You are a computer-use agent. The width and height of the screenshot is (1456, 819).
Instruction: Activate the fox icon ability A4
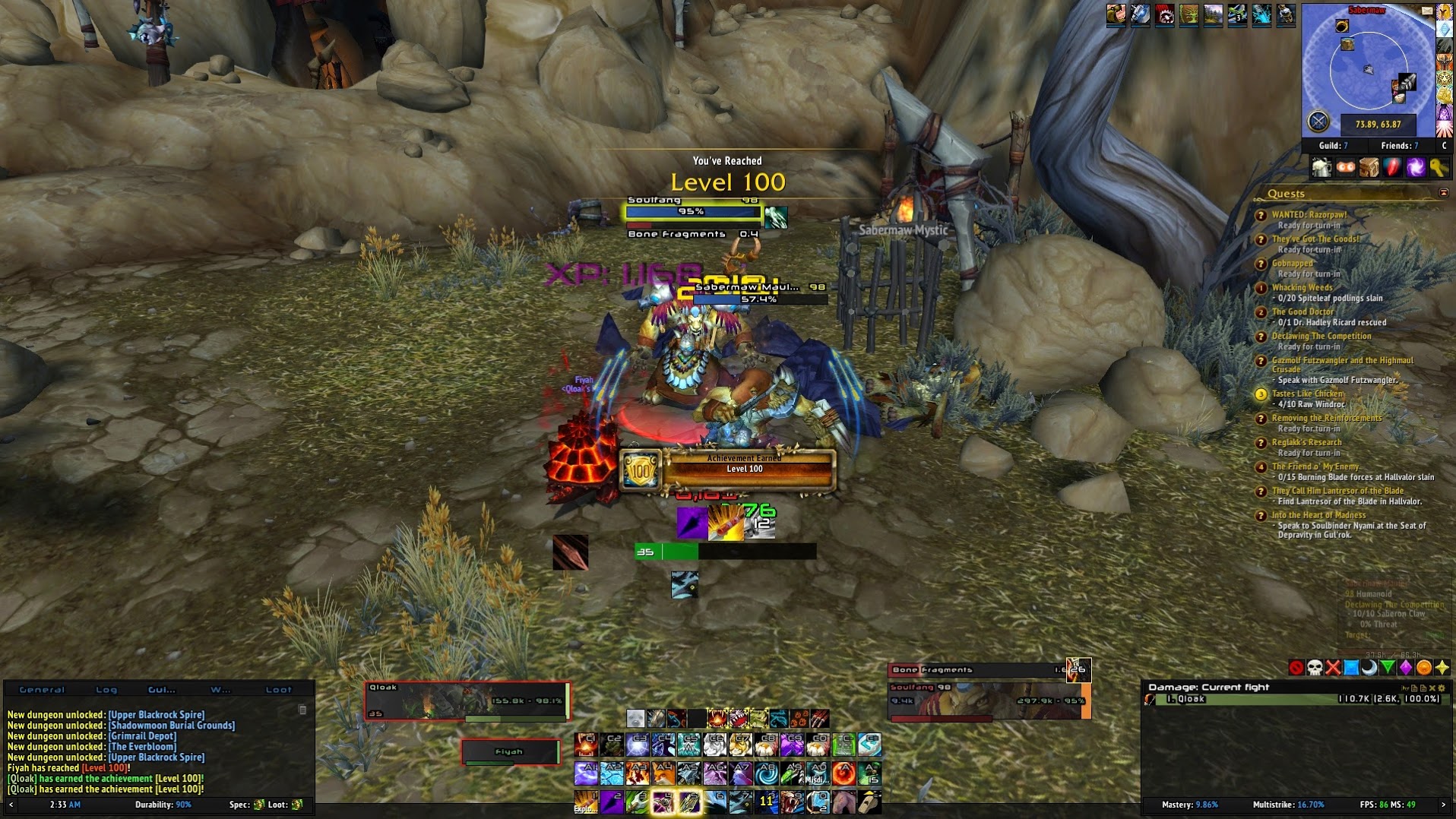click(x=663, y=774)
